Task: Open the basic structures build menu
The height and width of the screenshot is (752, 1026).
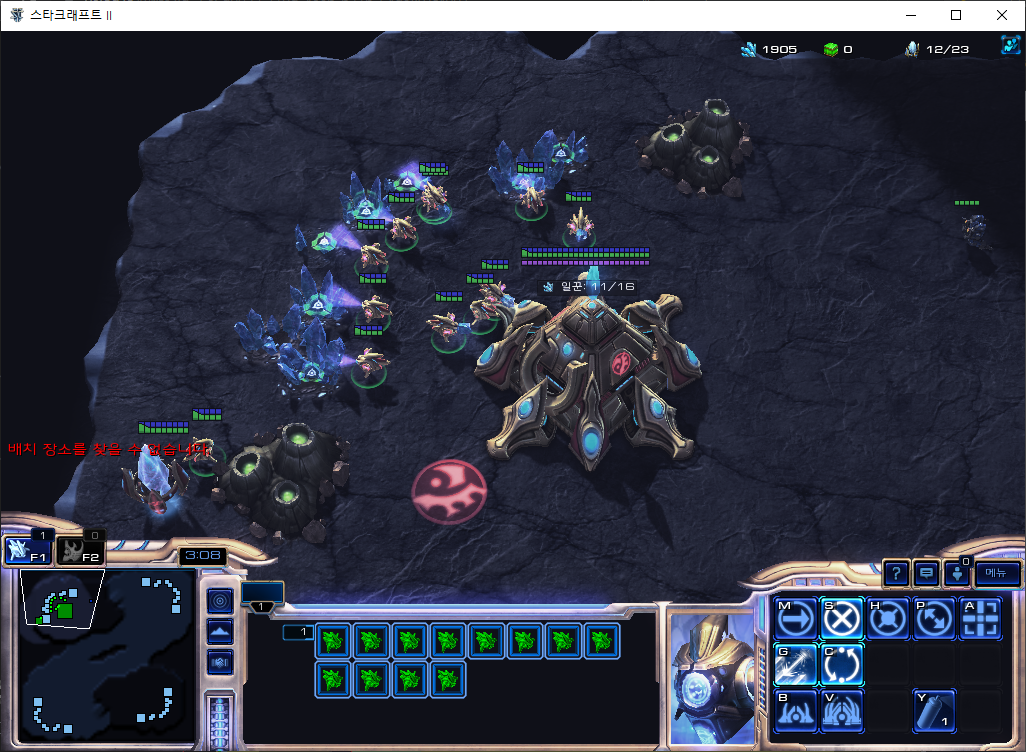Action: tap(795, 711)
